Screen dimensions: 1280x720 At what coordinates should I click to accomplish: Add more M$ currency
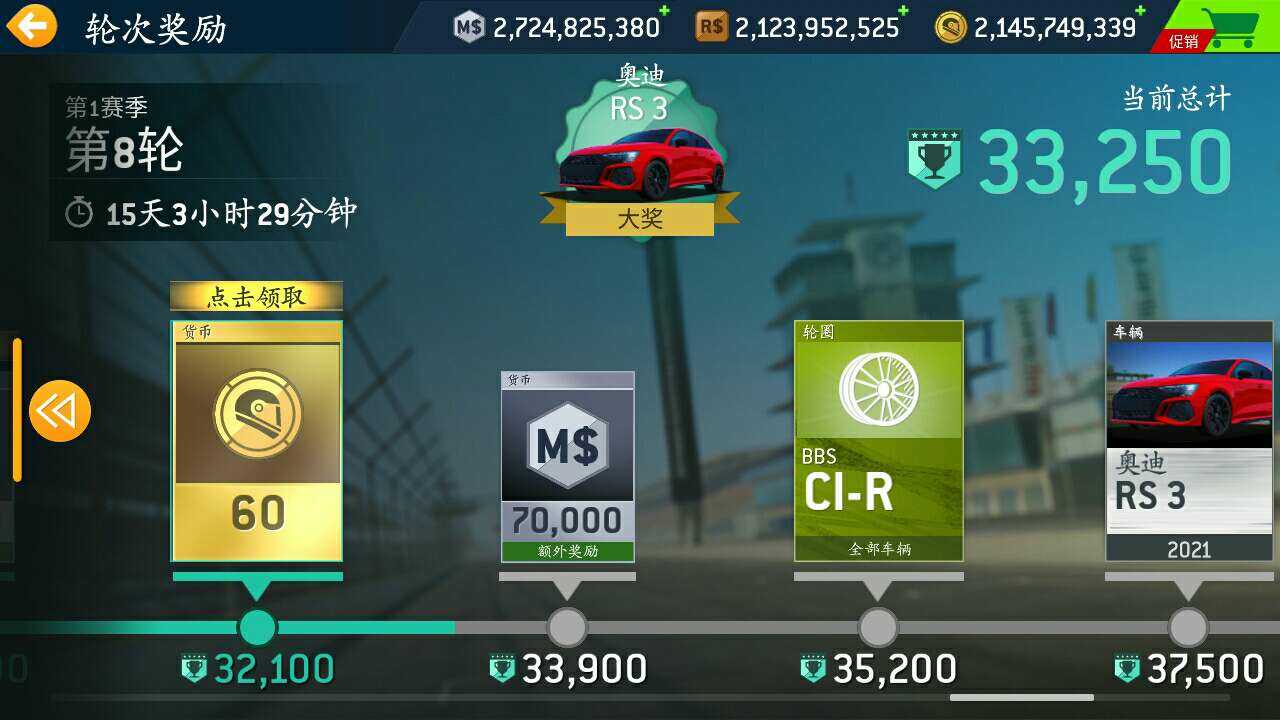[x=664, y=11]
